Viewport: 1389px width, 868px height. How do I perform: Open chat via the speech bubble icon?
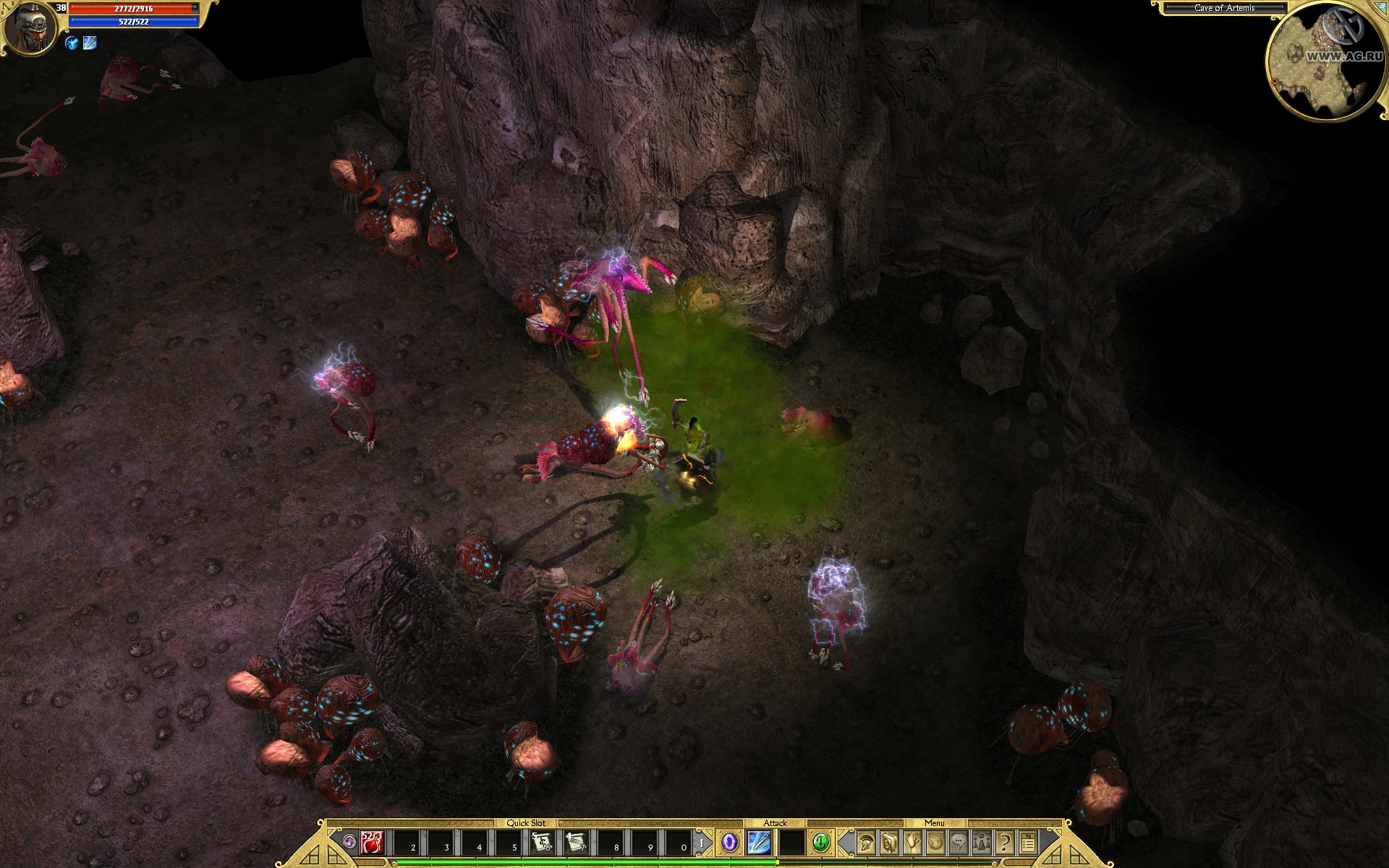point(959,843)
